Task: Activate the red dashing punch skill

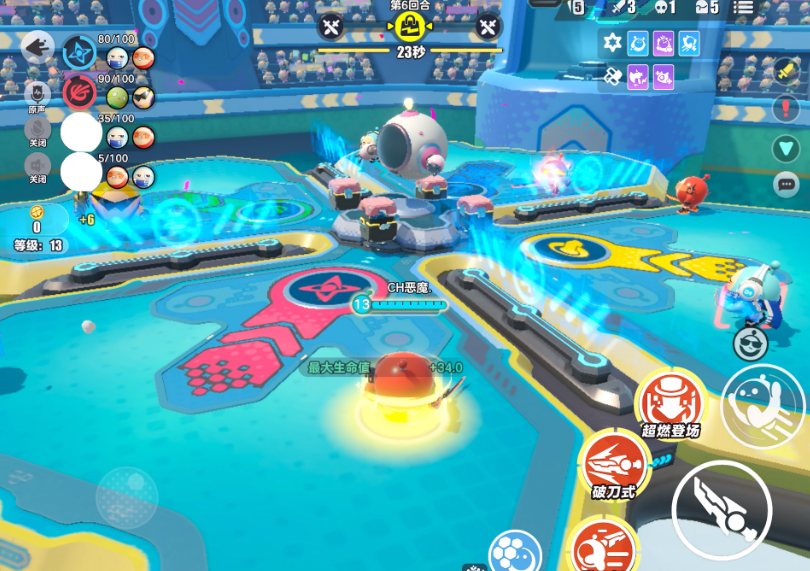Action: coord(603,547)
